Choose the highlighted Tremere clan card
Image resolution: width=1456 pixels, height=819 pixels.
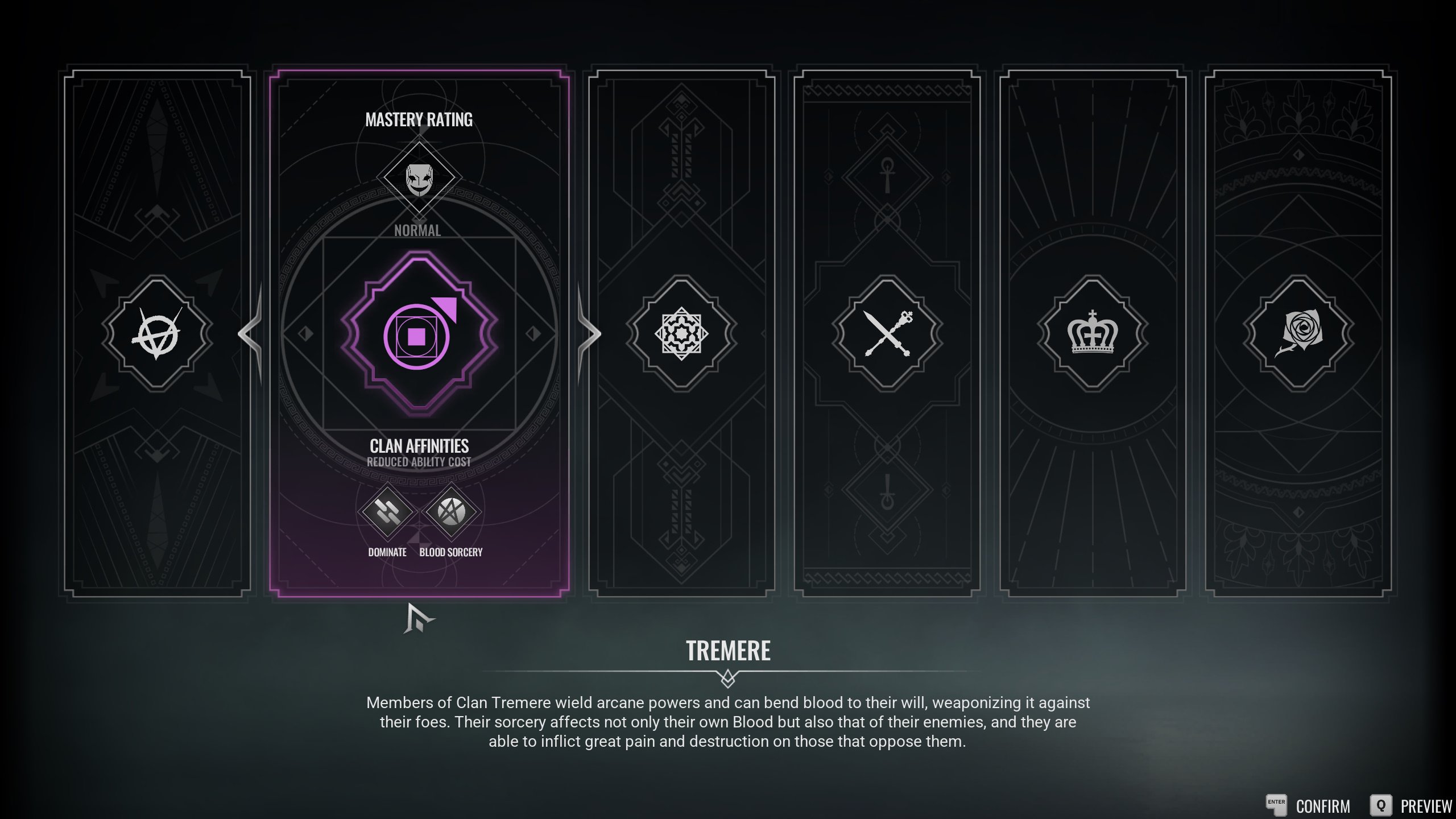419,333
